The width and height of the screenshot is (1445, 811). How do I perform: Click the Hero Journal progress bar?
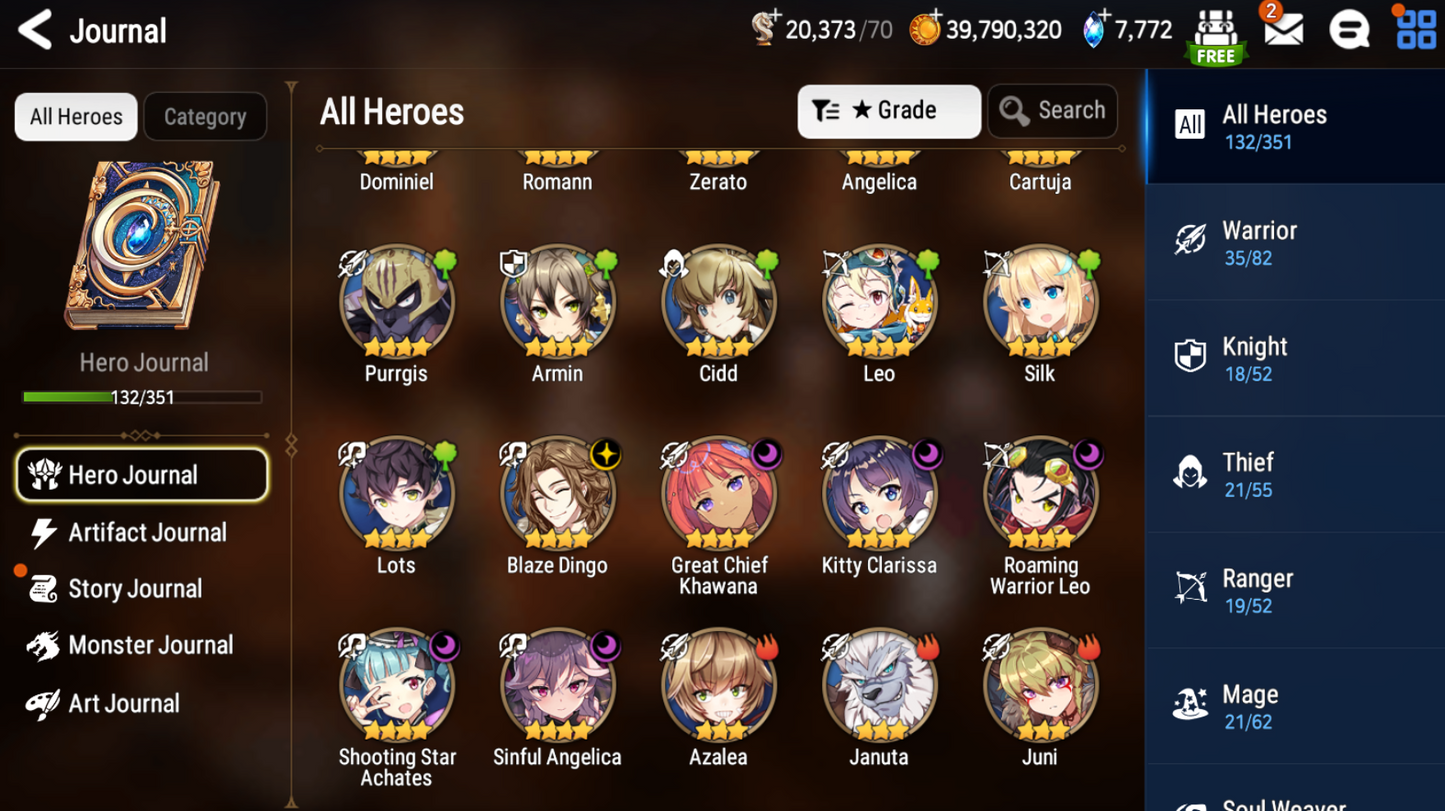point(143,397)
